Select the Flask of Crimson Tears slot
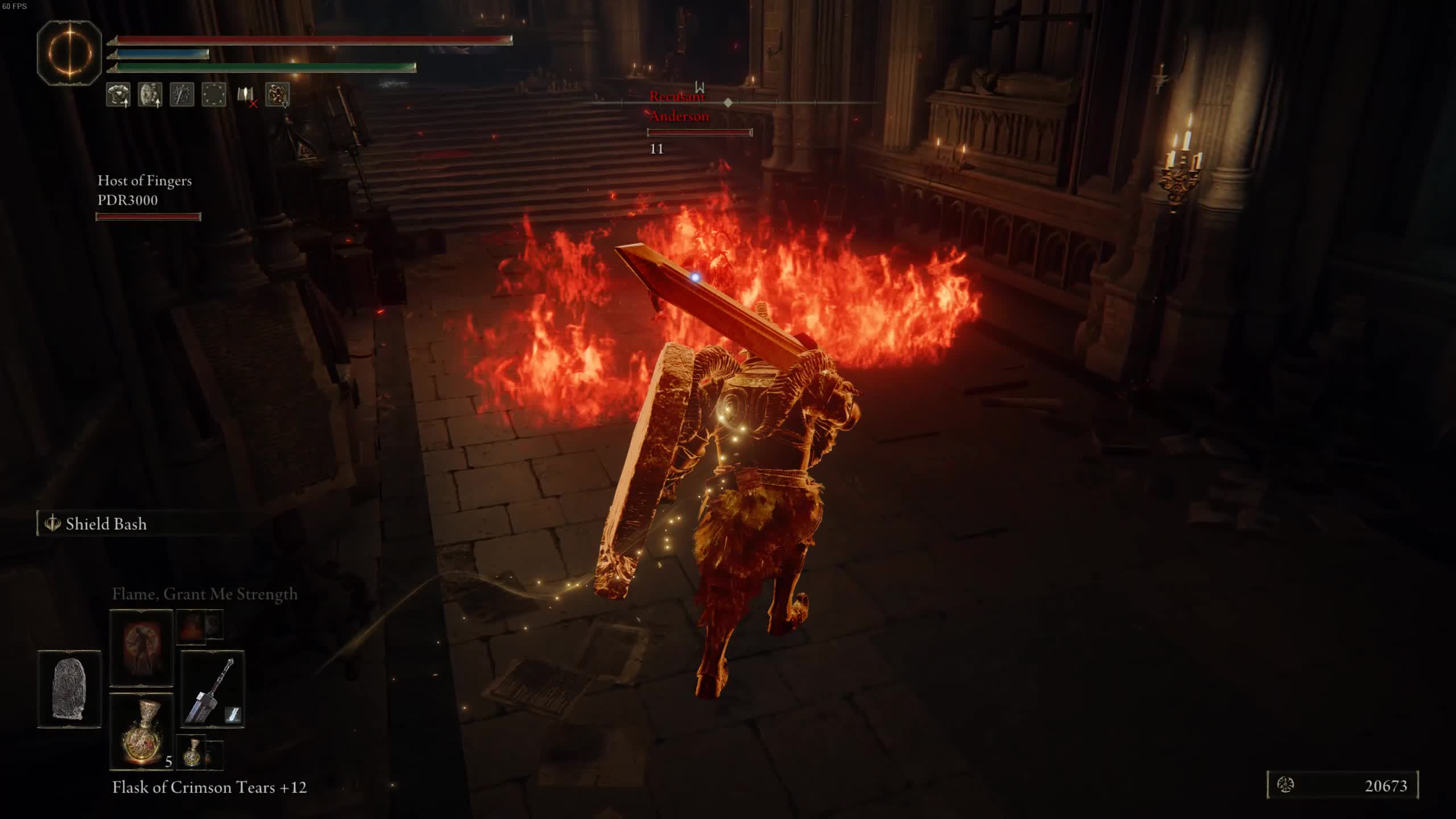This screenshot has width=1456, height=819. coord(141,731)
